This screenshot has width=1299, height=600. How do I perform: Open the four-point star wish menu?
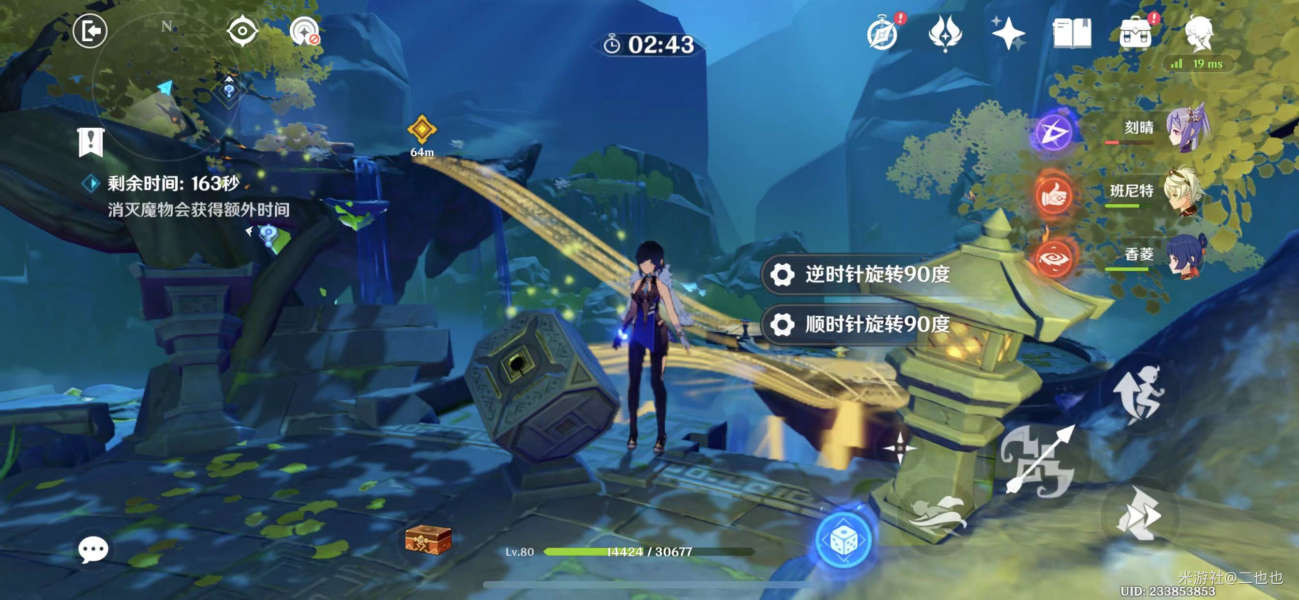[x=1008, y=33]
